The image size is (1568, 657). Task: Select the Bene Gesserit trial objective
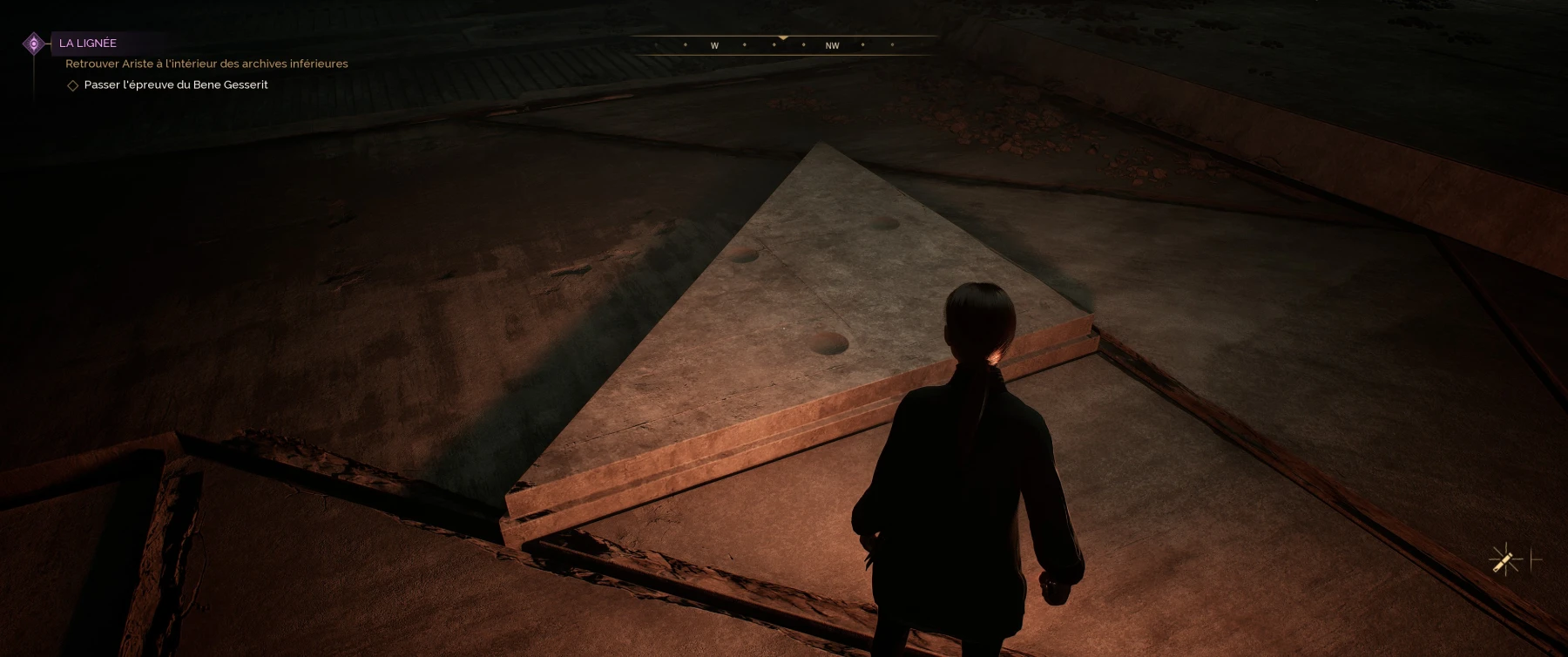tap(175, 85)
